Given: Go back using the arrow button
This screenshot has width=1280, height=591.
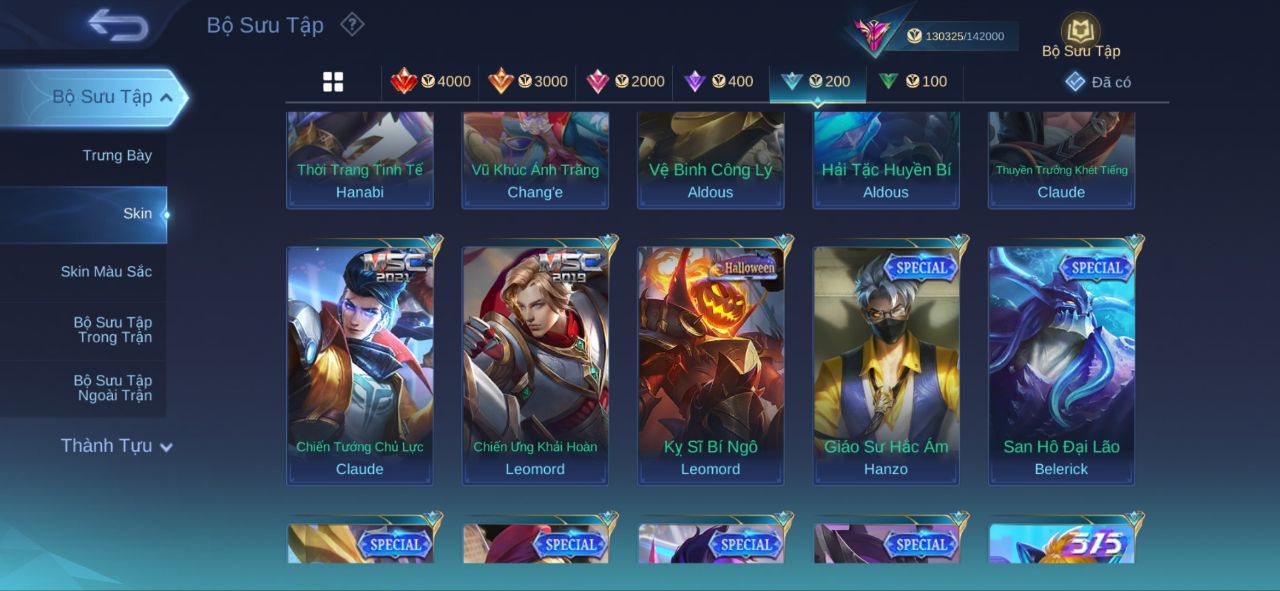Looking at the screenshot, I should click(x=118, y=25).
